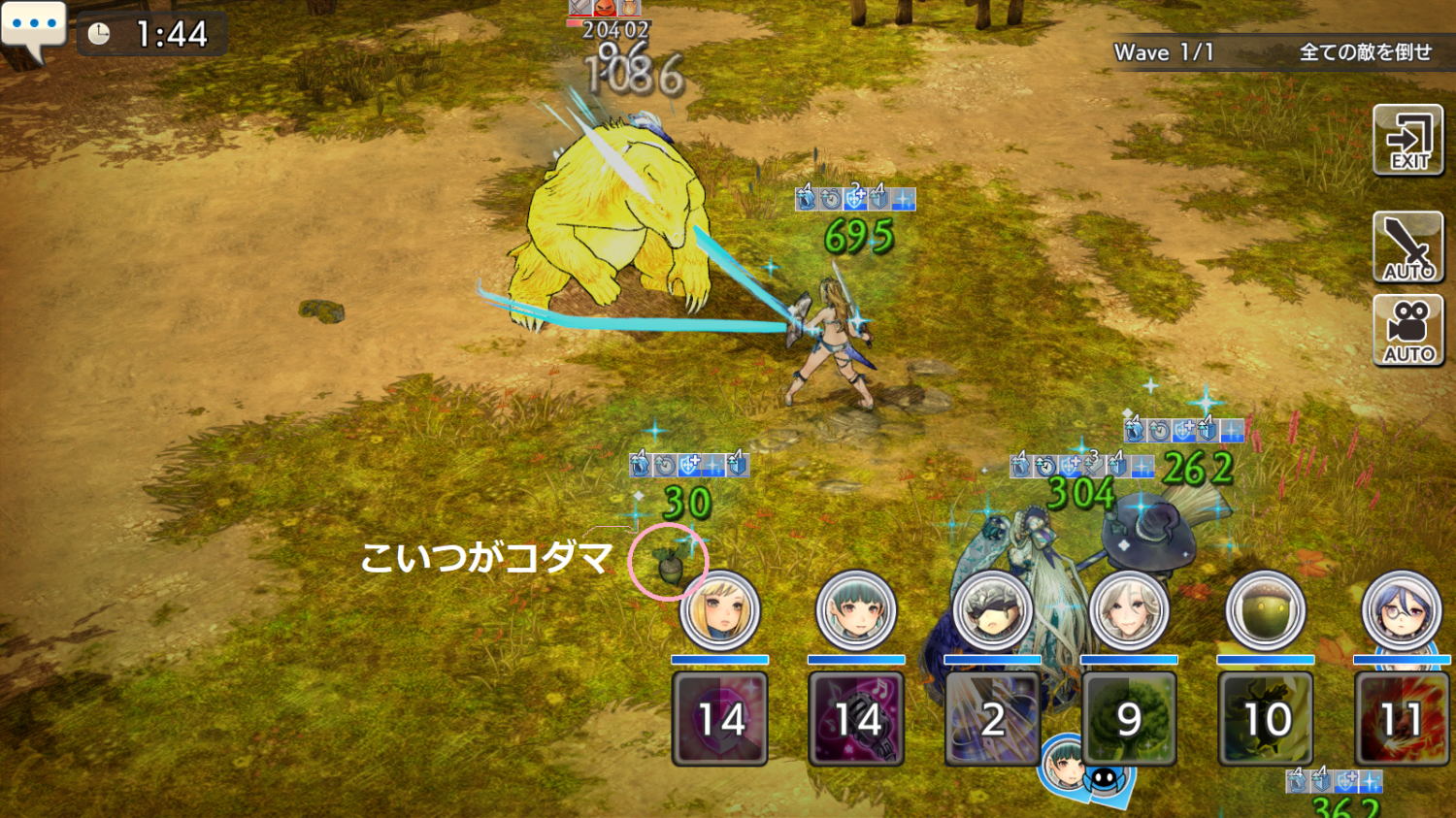Select the acorn creature portrait

click(1265, 610)
